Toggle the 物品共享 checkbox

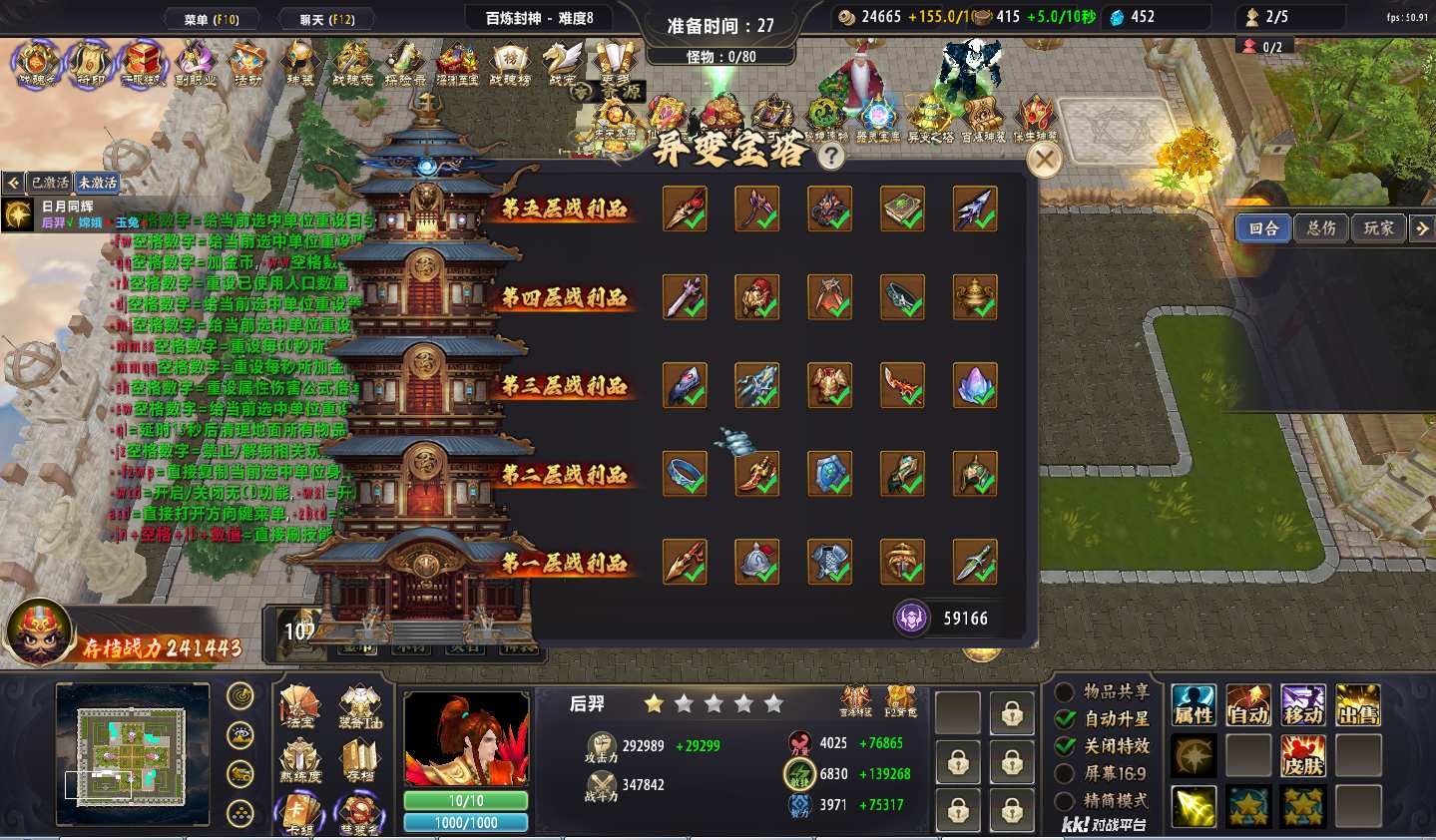point(1066,691)
